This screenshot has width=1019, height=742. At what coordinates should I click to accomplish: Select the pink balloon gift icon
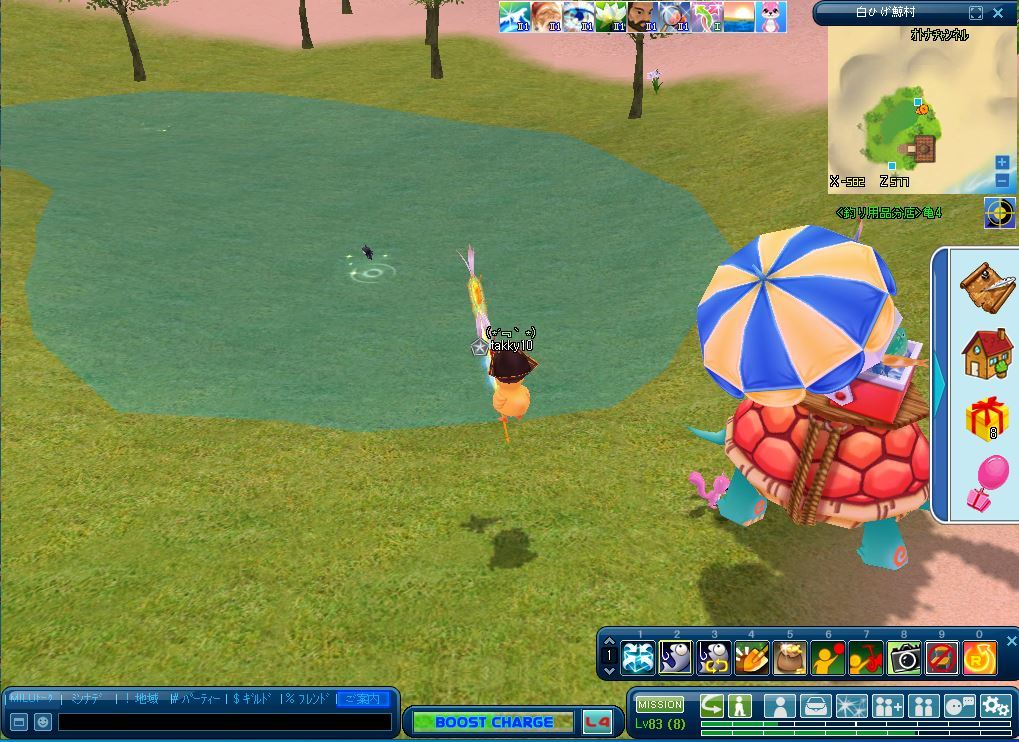[987, 482]
